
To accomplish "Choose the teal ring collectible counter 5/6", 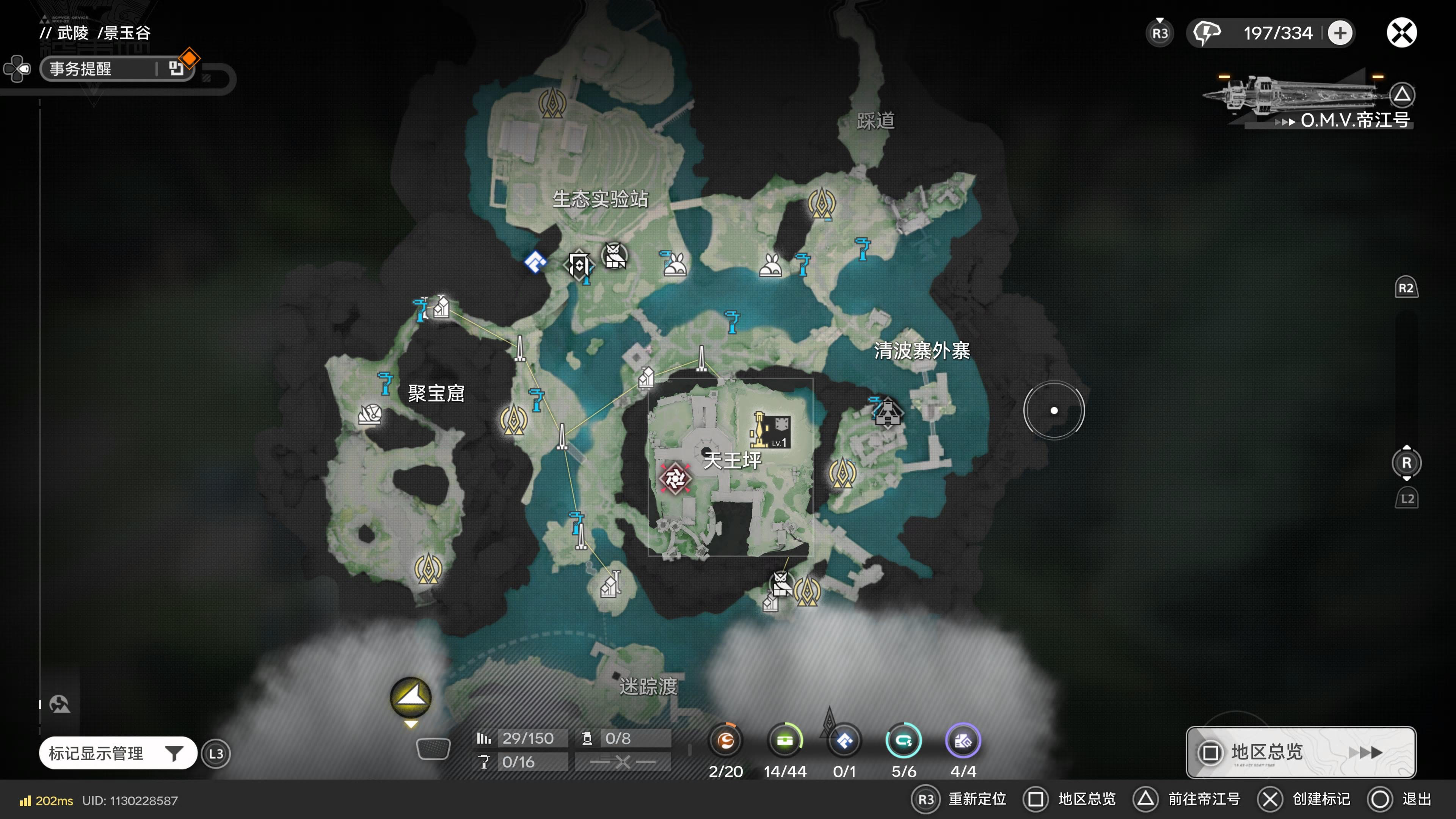I will click(903, 741).
